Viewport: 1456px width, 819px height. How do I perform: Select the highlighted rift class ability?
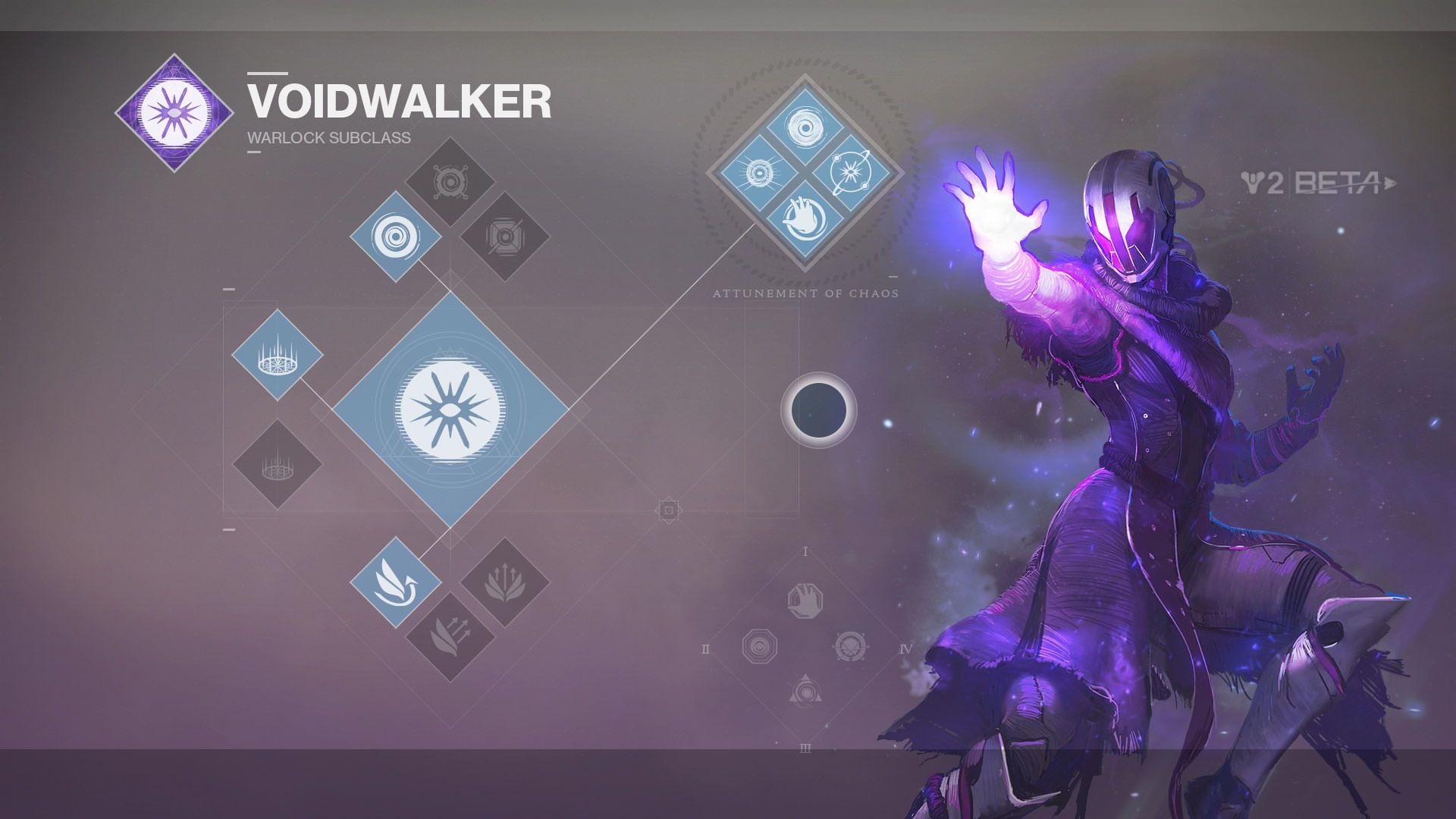coord(278,355)
